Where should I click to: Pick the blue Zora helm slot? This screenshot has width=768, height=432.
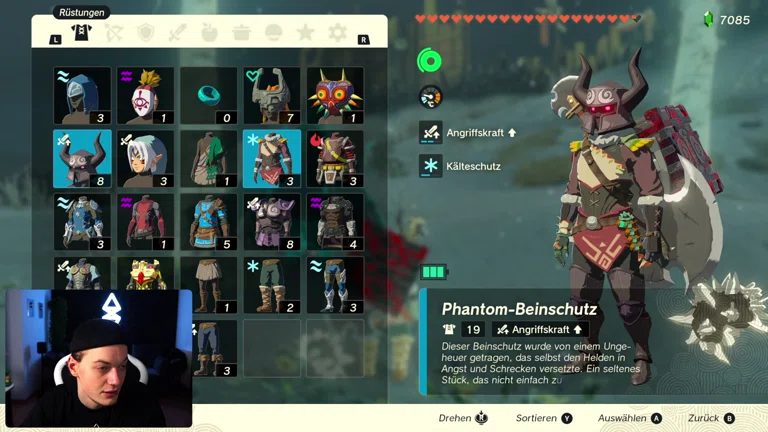[82, 96]
